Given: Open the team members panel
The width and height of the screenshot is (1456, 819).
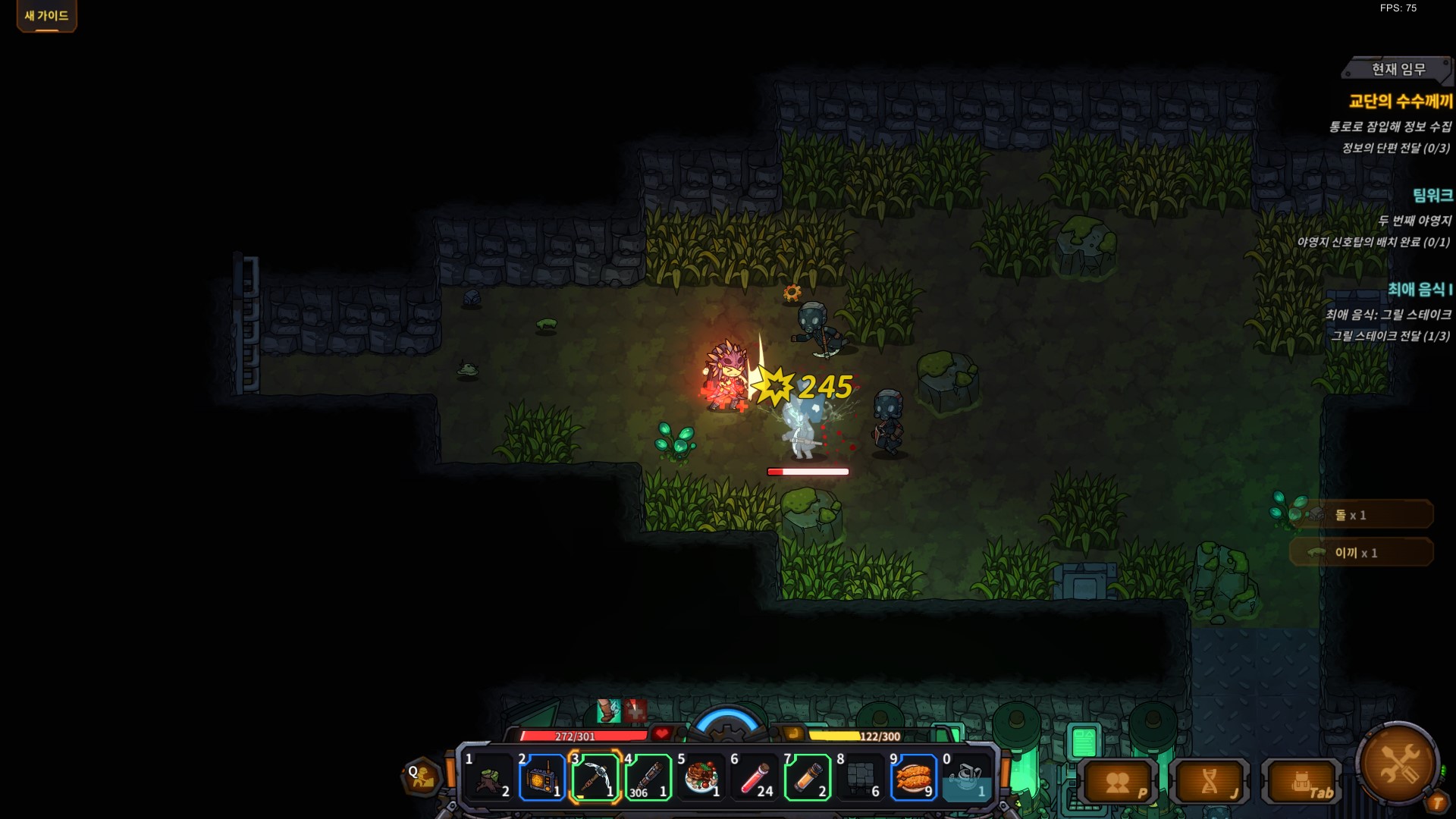Looking at the screenshot, I should tap(1118, 782).
